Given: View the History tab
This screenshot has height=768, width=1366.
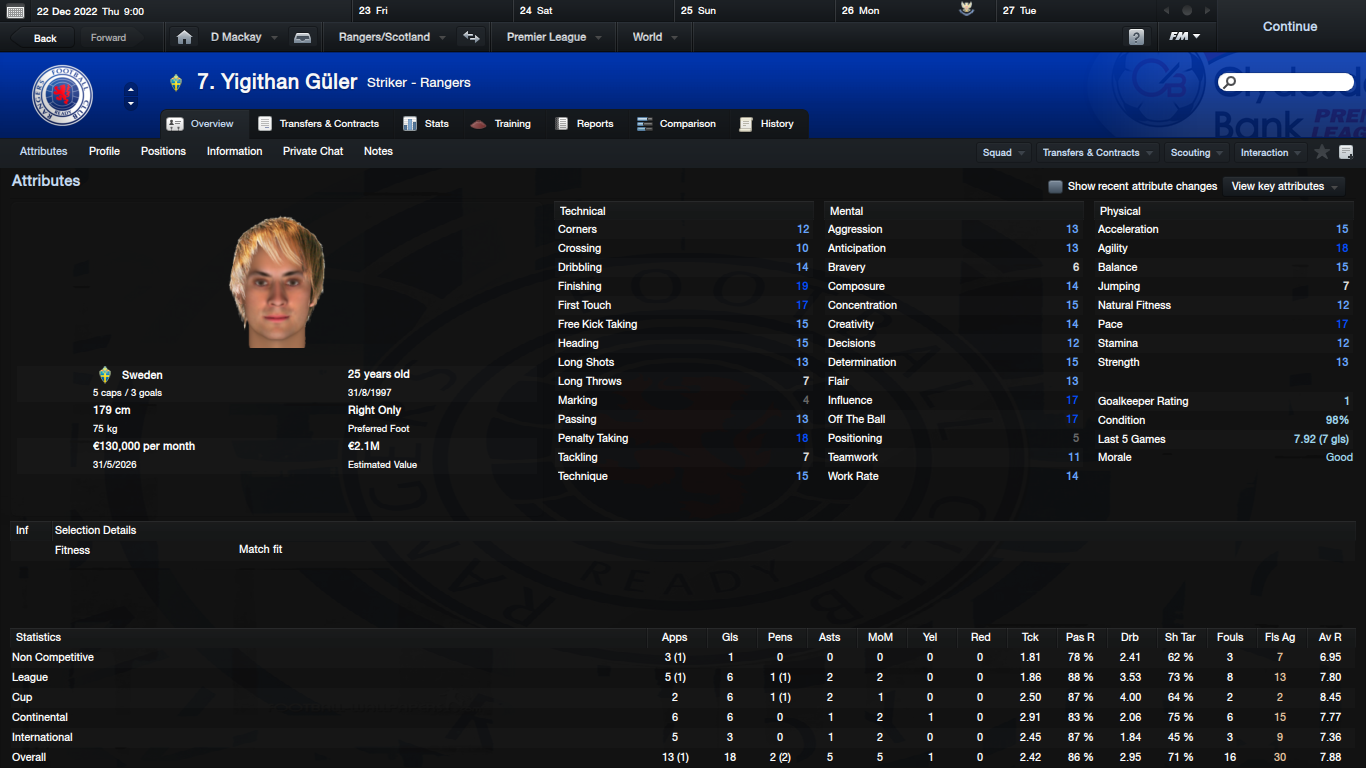Looking at the screenshot, I should (x=766, y=124).
